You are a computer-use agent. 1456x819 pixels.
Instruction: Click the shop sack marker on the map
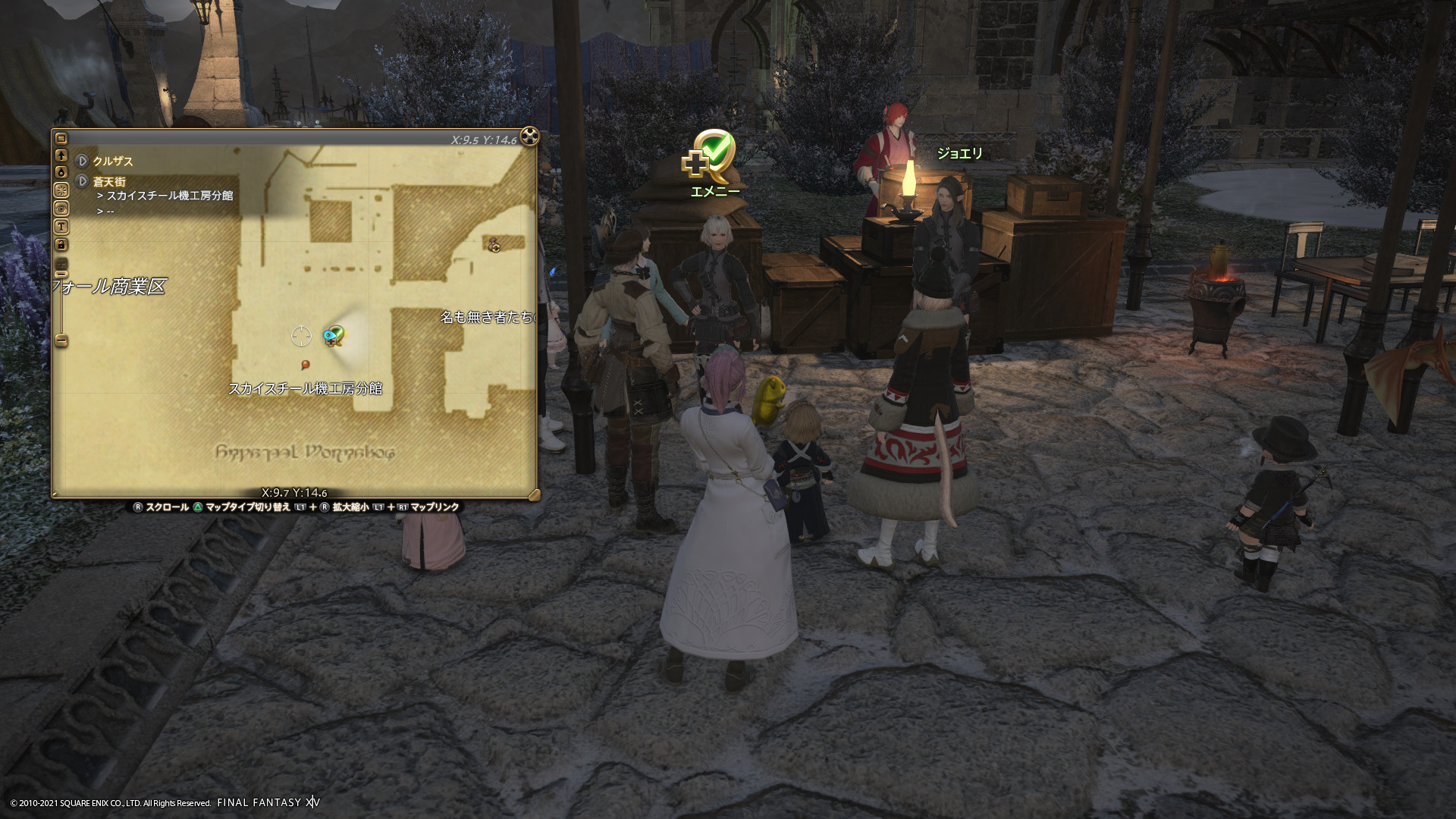(494, 244)
